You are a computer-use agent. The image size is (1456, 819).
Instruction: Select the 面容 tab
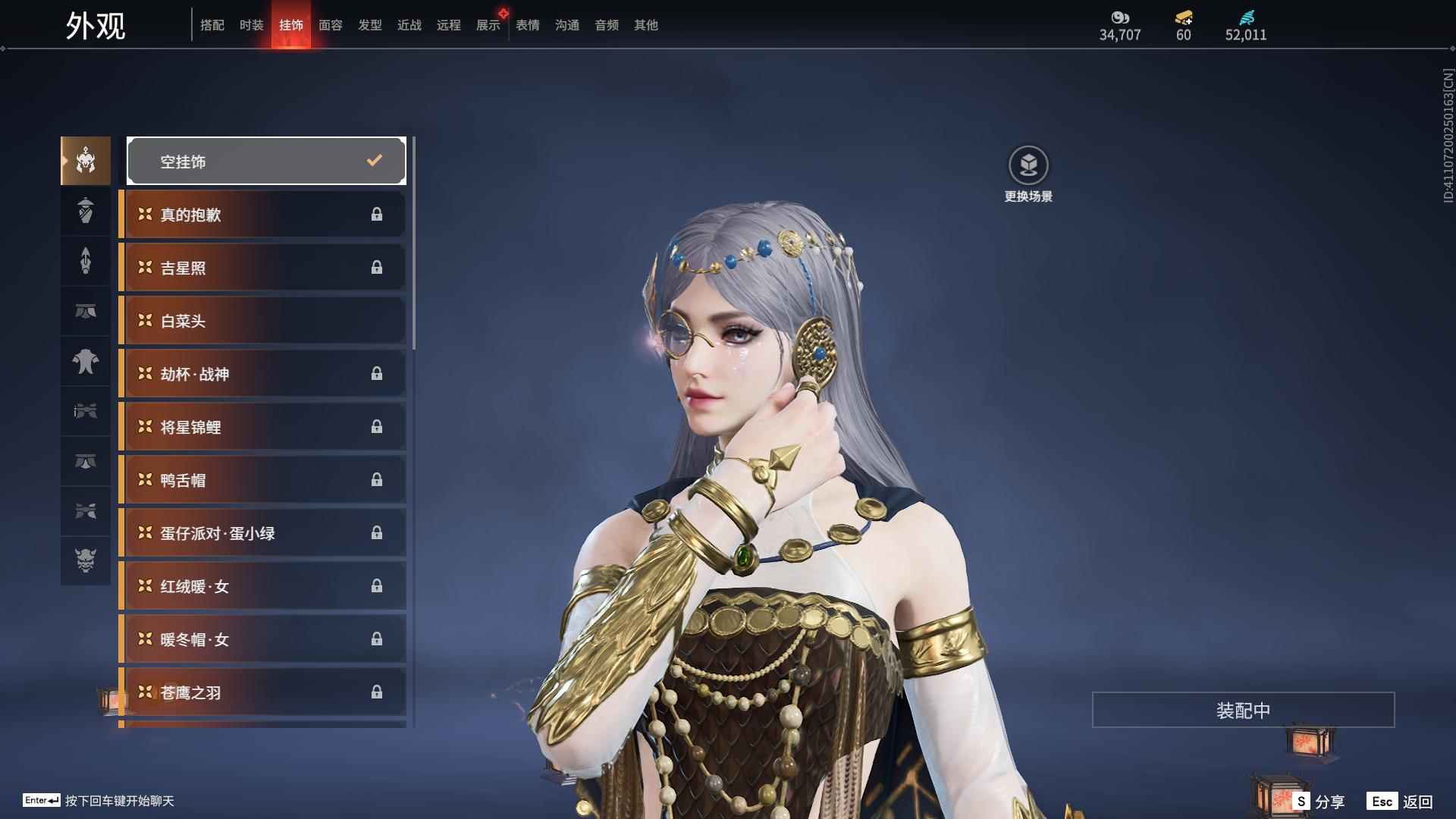coord(330,25)
